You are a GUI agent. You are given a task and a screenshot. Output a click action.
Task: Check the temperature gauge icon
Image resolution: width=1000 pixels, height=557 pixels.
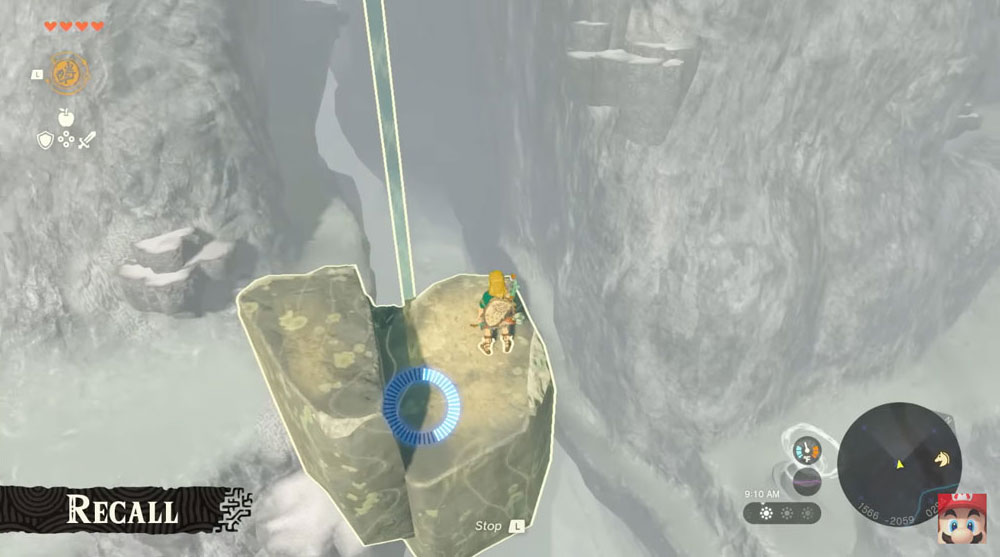806,451
